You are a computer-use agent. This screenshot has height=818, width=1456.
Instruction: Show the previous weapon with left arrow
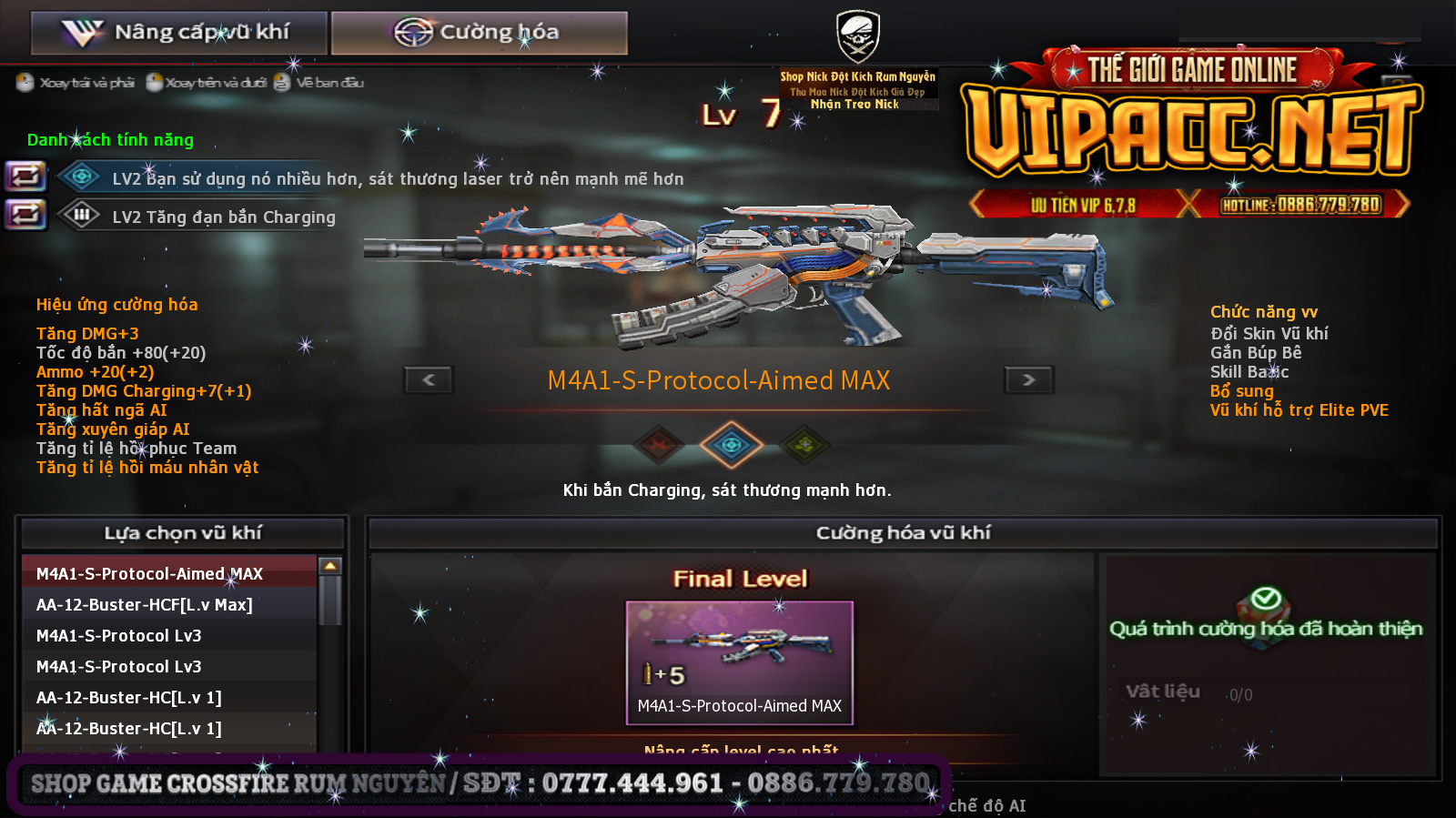(x=429, y=379)
